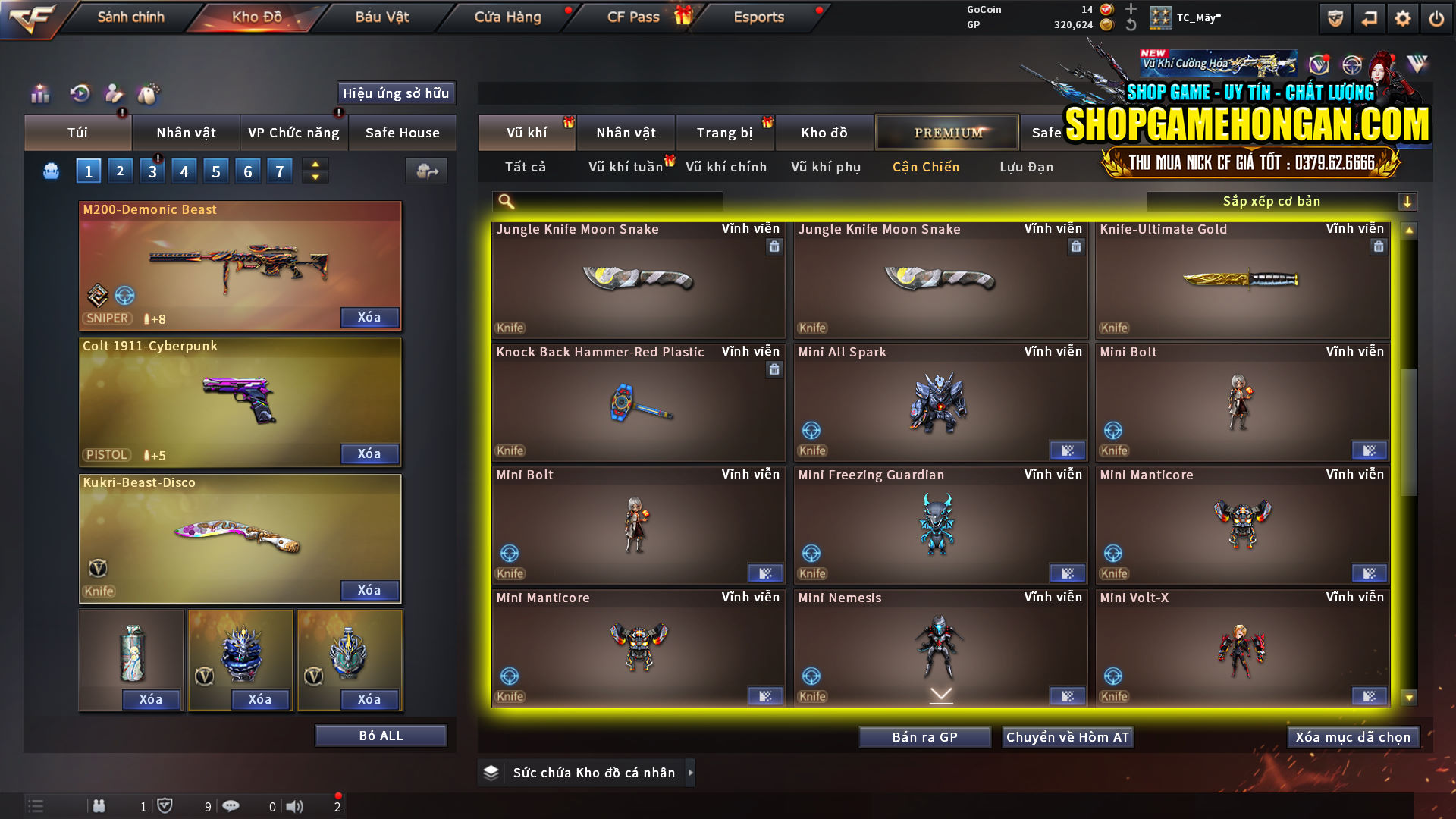The image size is (1456, 819).
Task: Click the trash icon on Knife-Ultimate Gold item
Action: click(1378, 246)
